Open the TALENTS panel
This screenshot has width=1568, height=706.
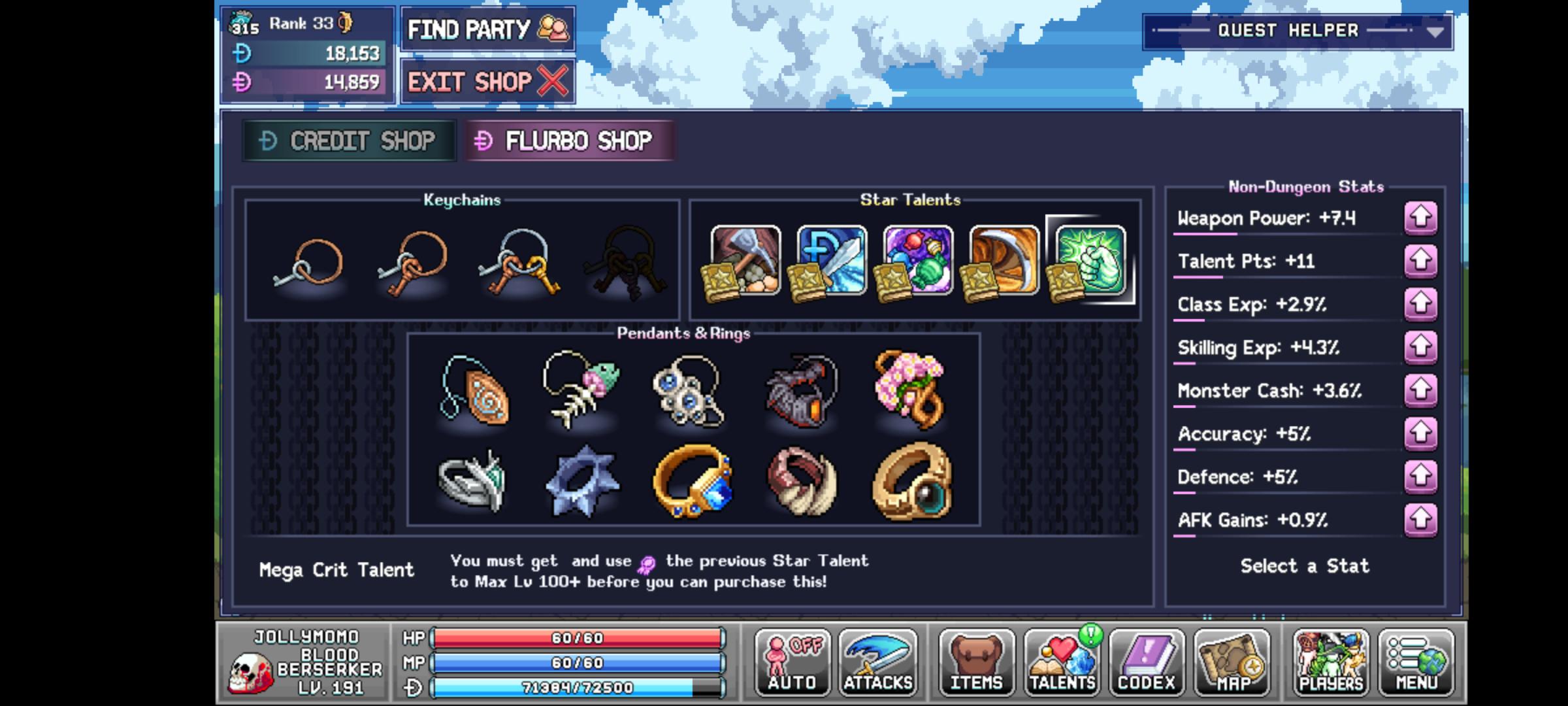pyautogui.click(x=1062, y=662)
